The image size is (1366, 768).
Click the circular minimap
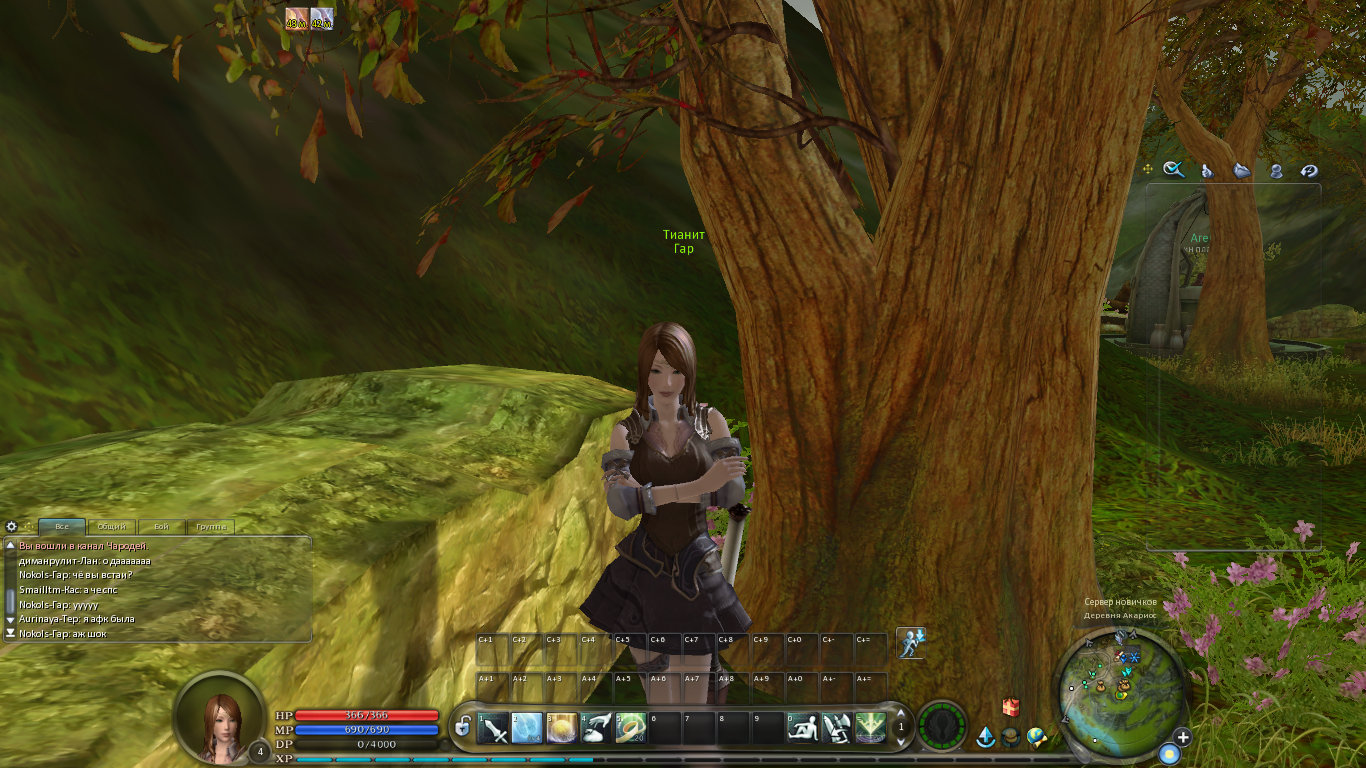[x=1120, y=688]
